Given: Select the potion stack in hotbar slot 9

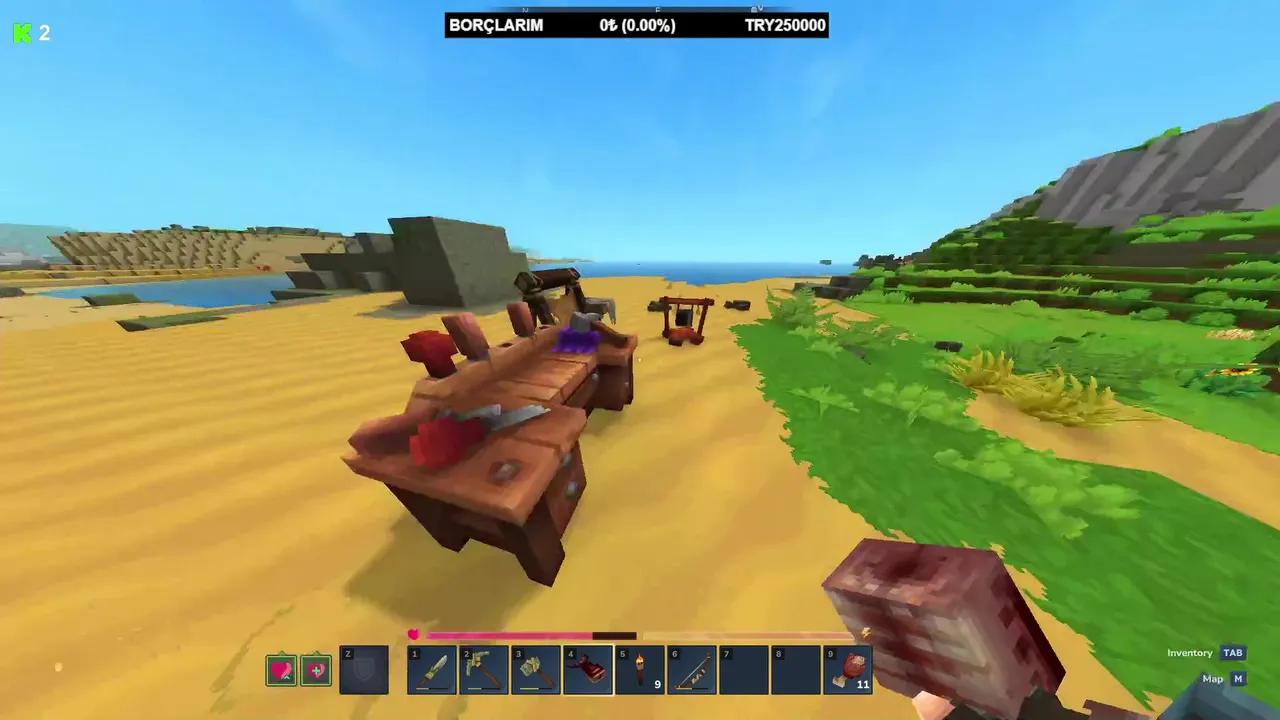Looking at the screenshot, I should click(849, 668).
